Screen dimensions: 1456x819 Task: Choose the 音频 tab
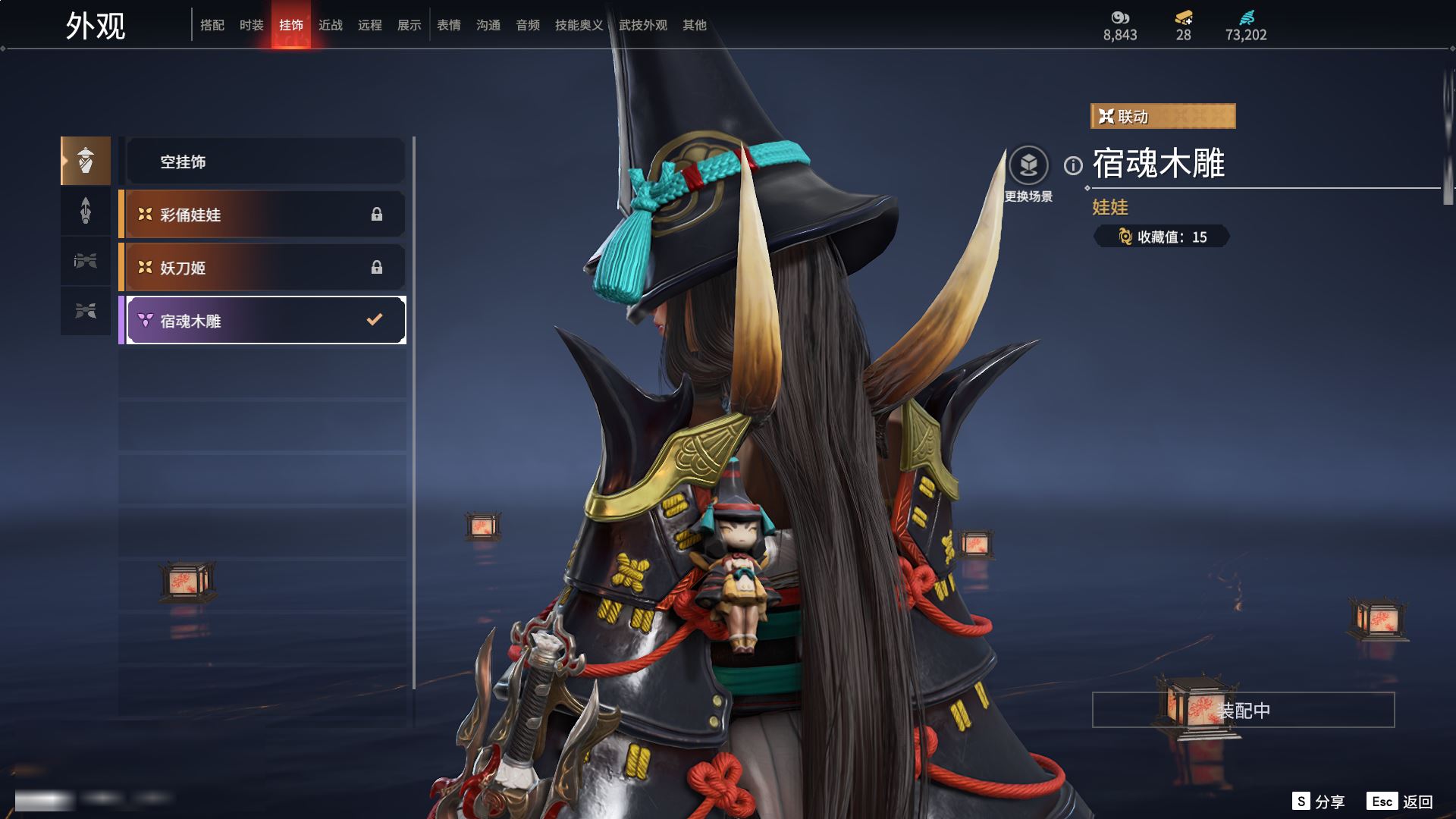(x=528, y=25)
